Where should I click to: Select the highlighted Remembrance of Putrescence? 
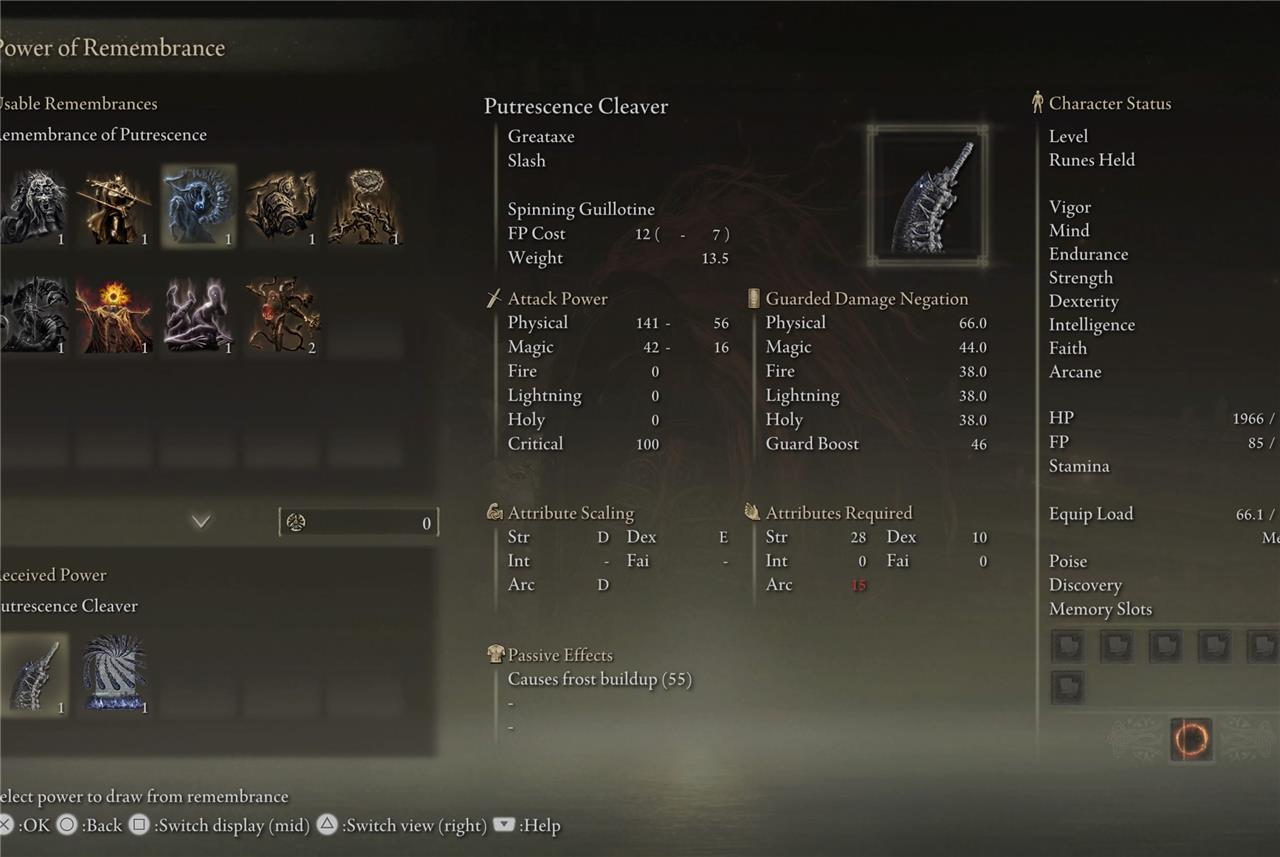tap(199, 206)
